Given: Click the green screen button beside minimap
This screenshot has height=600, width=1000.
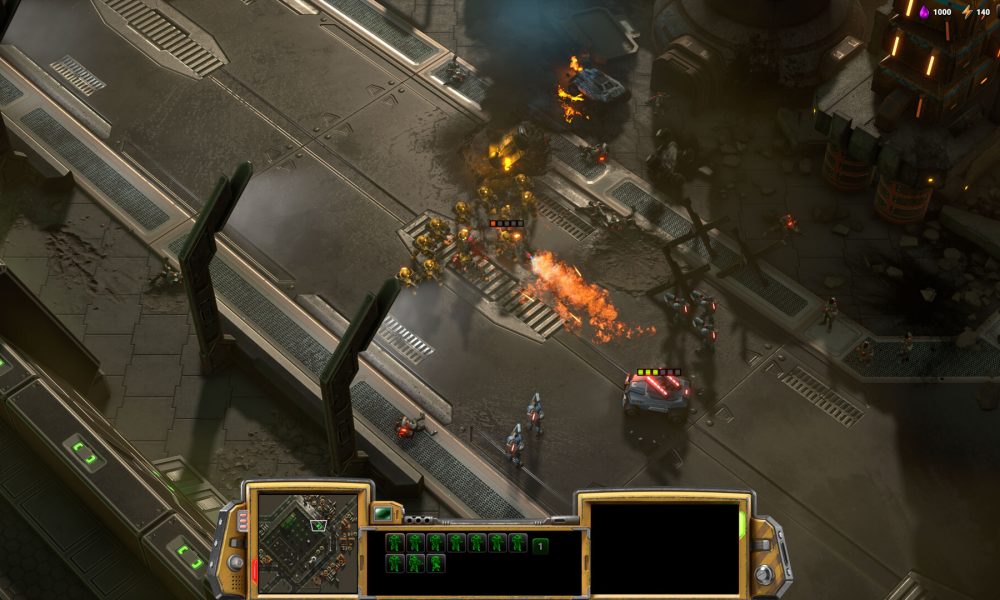Looking at the screenshot, I should [383, 513].
